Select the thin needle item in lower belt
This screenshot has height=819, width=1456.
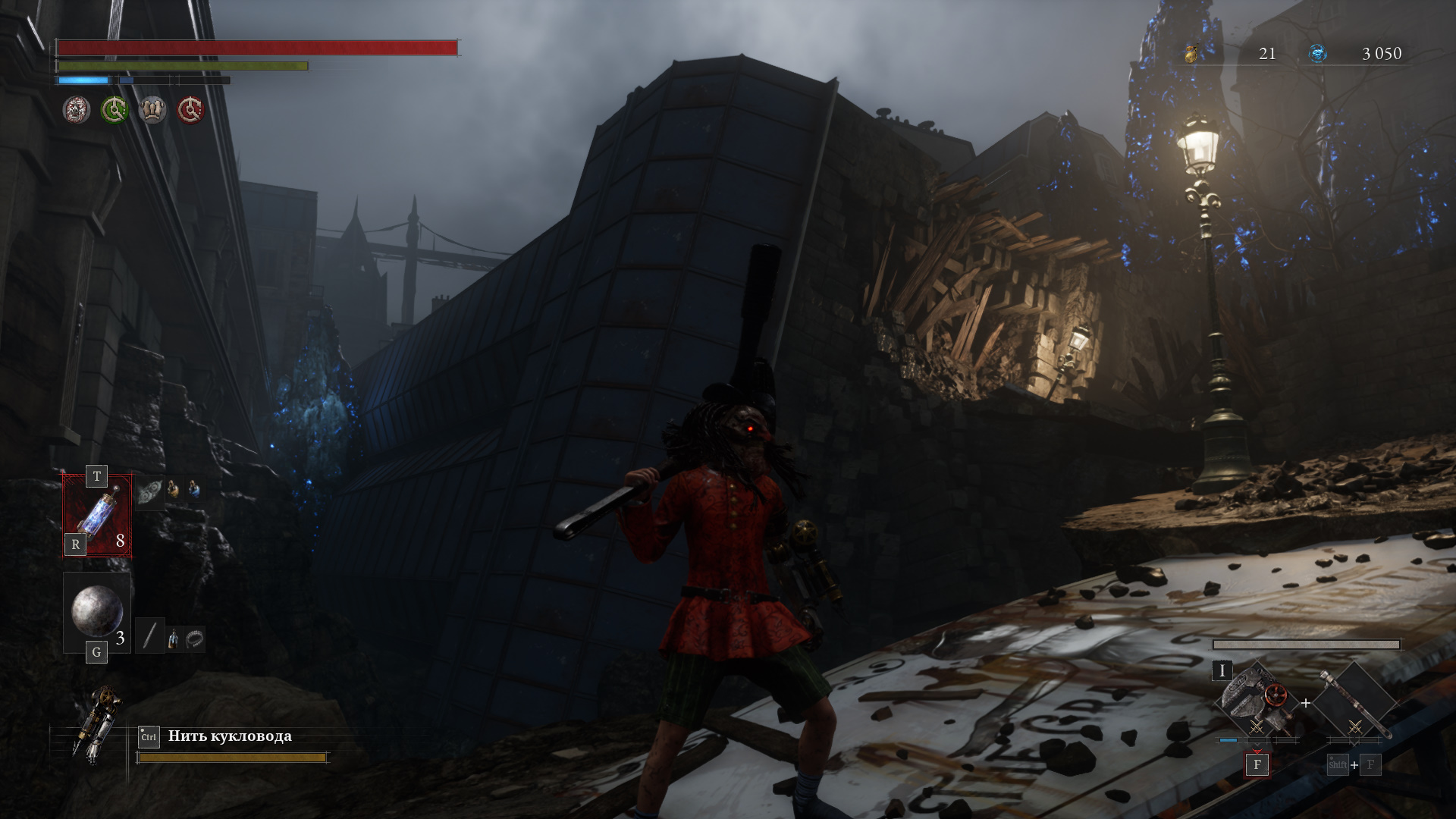(x=150, y=635)
